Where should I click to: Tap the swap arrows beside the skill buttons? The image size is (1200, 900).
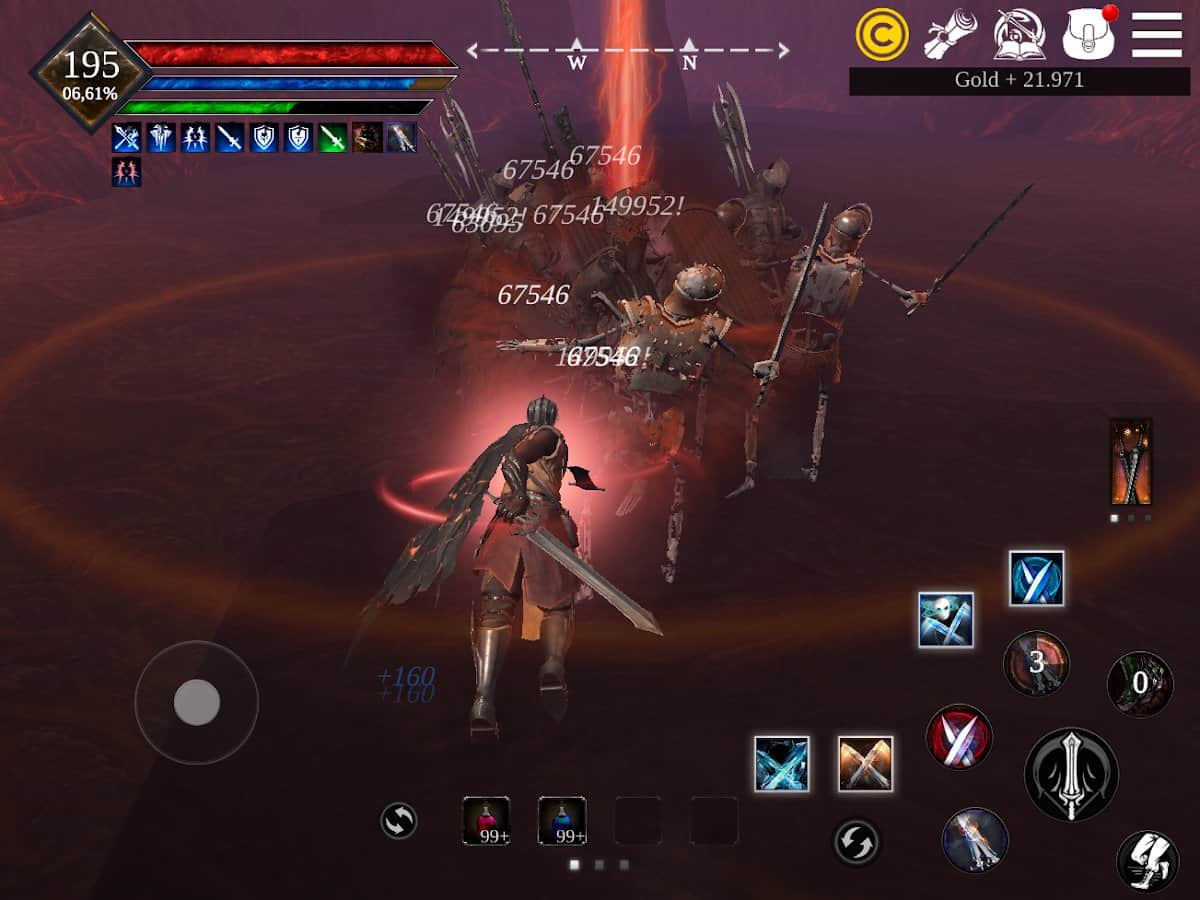click(x=857, y=842)
